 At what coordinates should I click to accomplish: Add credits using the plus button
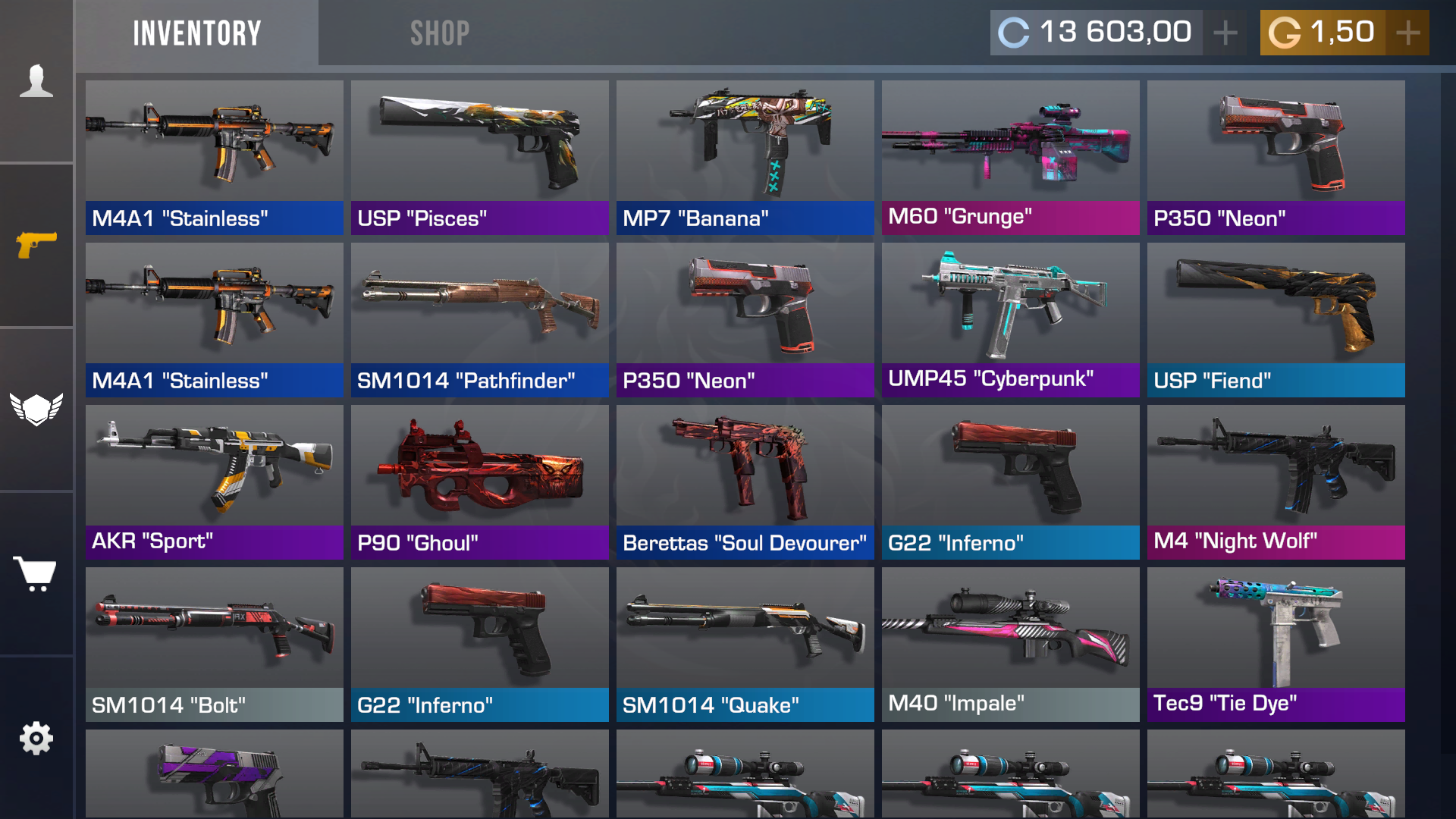point(1224,32)
